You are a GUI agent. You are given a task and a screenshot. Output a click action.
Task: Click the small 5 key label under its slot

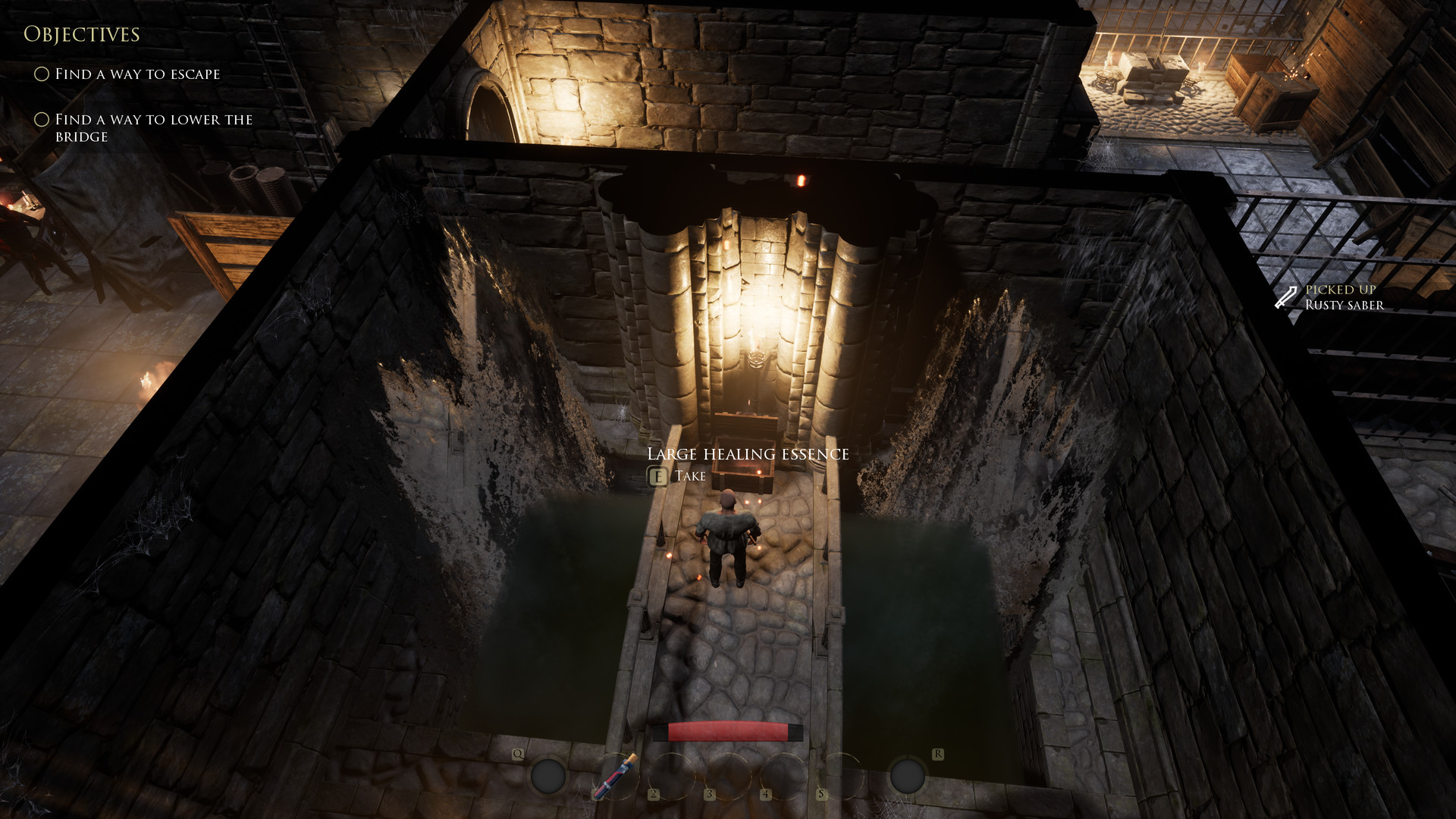[821, 793]
